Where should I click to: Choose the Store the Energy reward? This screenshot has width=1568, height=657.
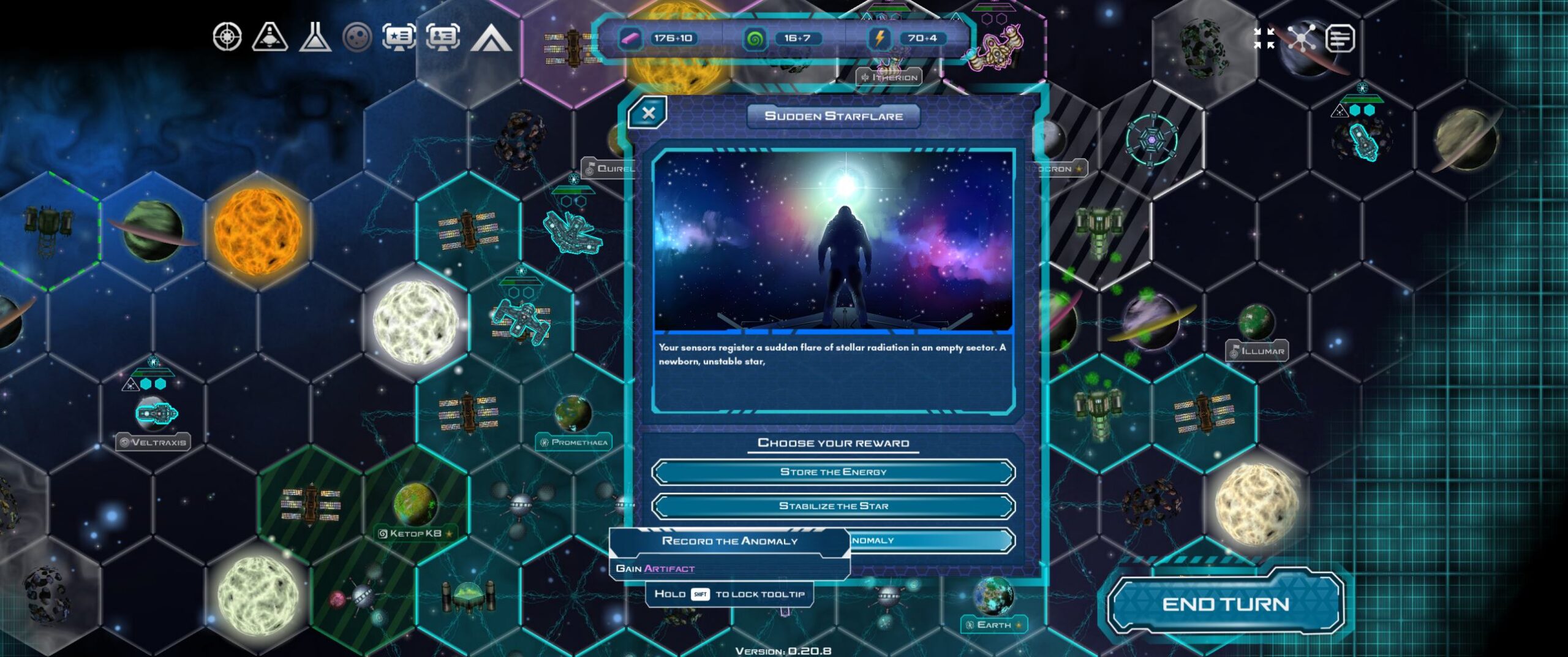[x=833, y=472]
